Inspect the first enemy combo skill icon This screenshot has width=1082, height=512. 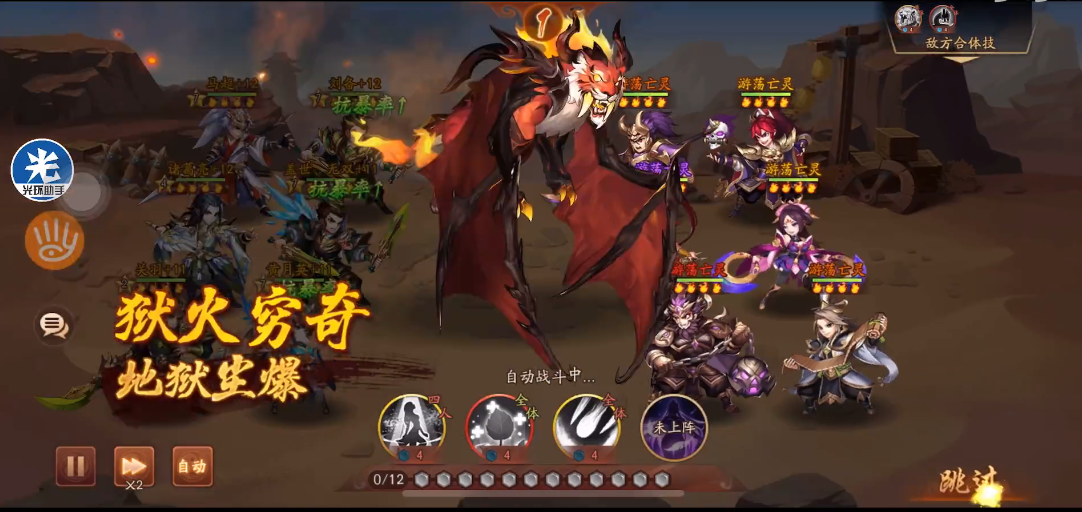[908, 18]
